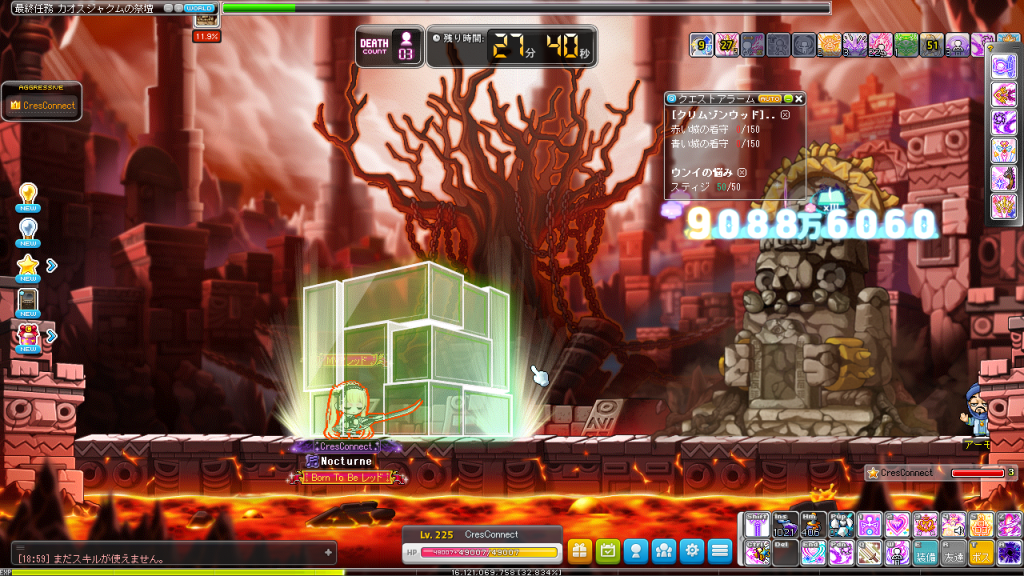Open the chat input bar
1024x576 pixels.
[170, 553]
